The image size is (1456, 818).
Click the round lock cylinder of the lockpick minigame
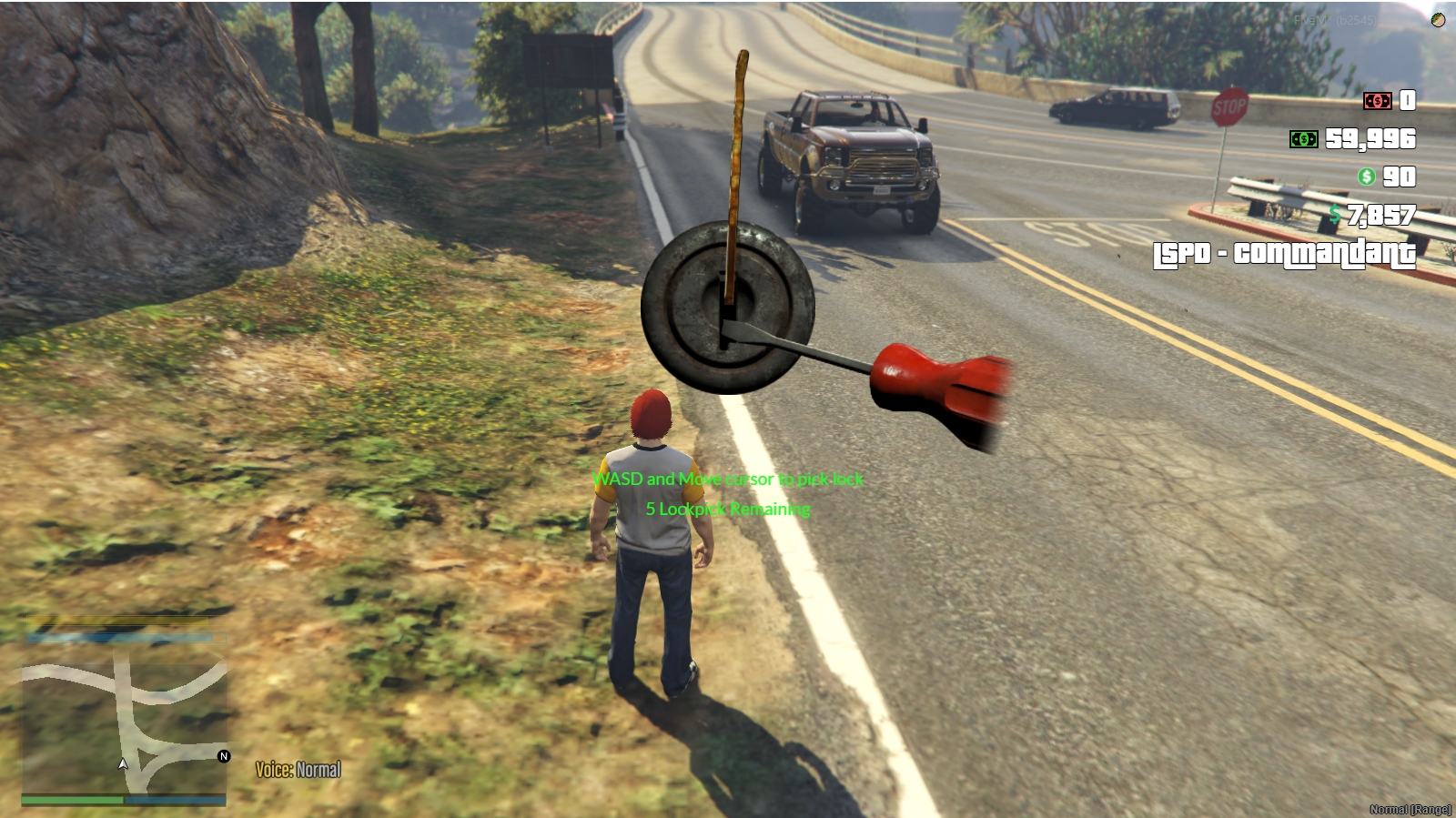pyautogui.click(x=727, y=308)
